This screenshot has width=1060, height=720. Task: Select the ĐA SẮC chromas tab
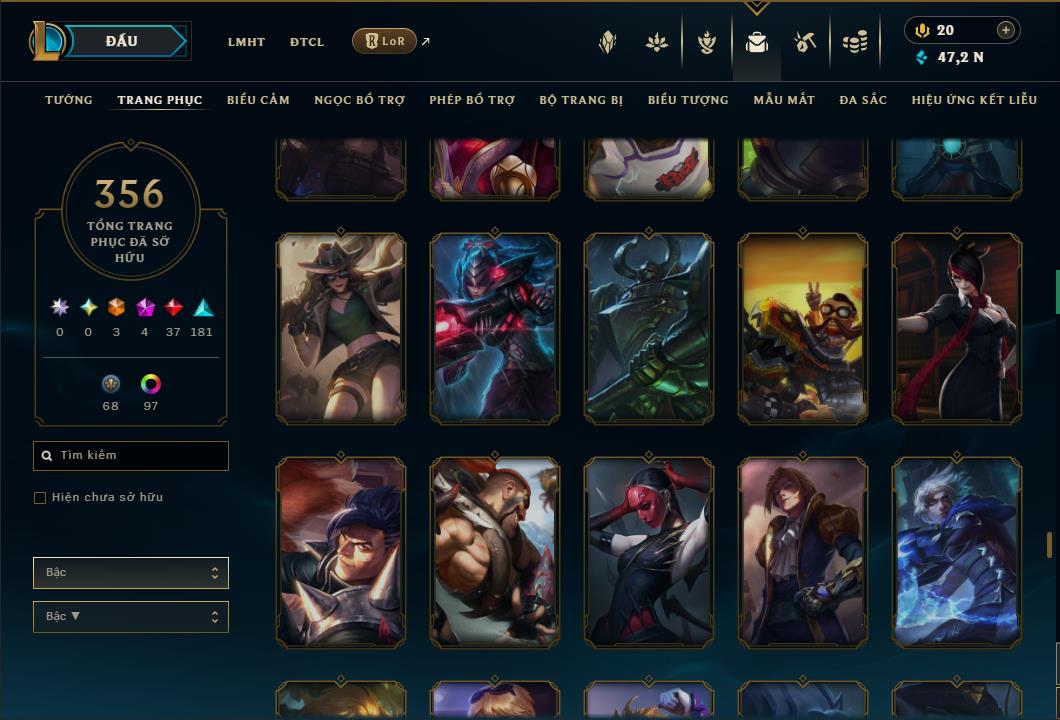(863, 100)
